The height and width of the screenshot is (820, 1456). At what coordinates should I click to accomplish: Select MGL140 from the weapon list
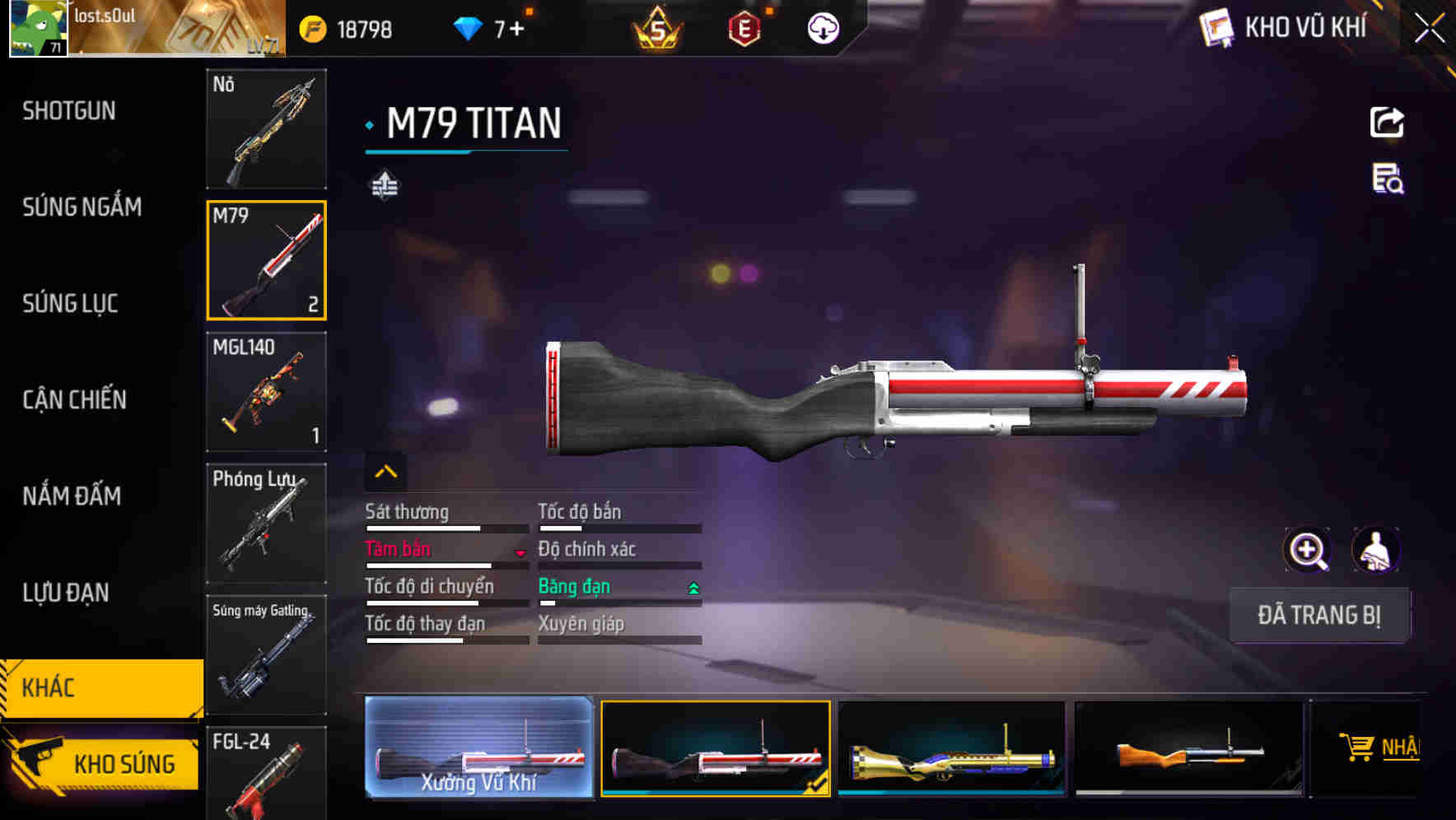[x=265, y=393]
